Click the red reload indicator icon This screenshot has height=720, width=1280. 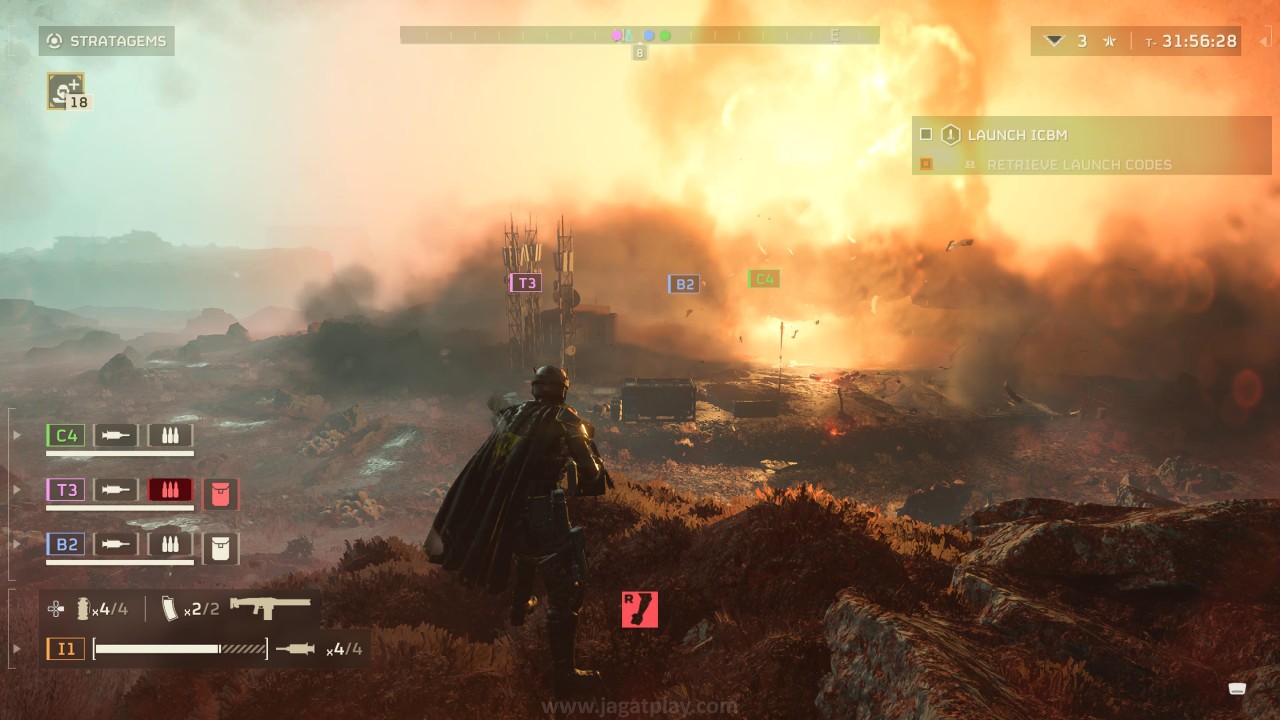639,609
